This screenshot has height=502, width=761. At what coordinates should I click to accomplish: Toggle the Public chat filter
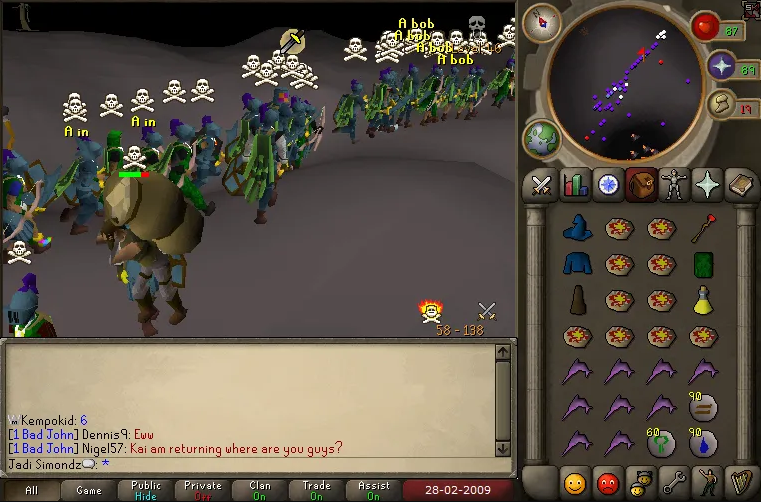coord(146,490)
